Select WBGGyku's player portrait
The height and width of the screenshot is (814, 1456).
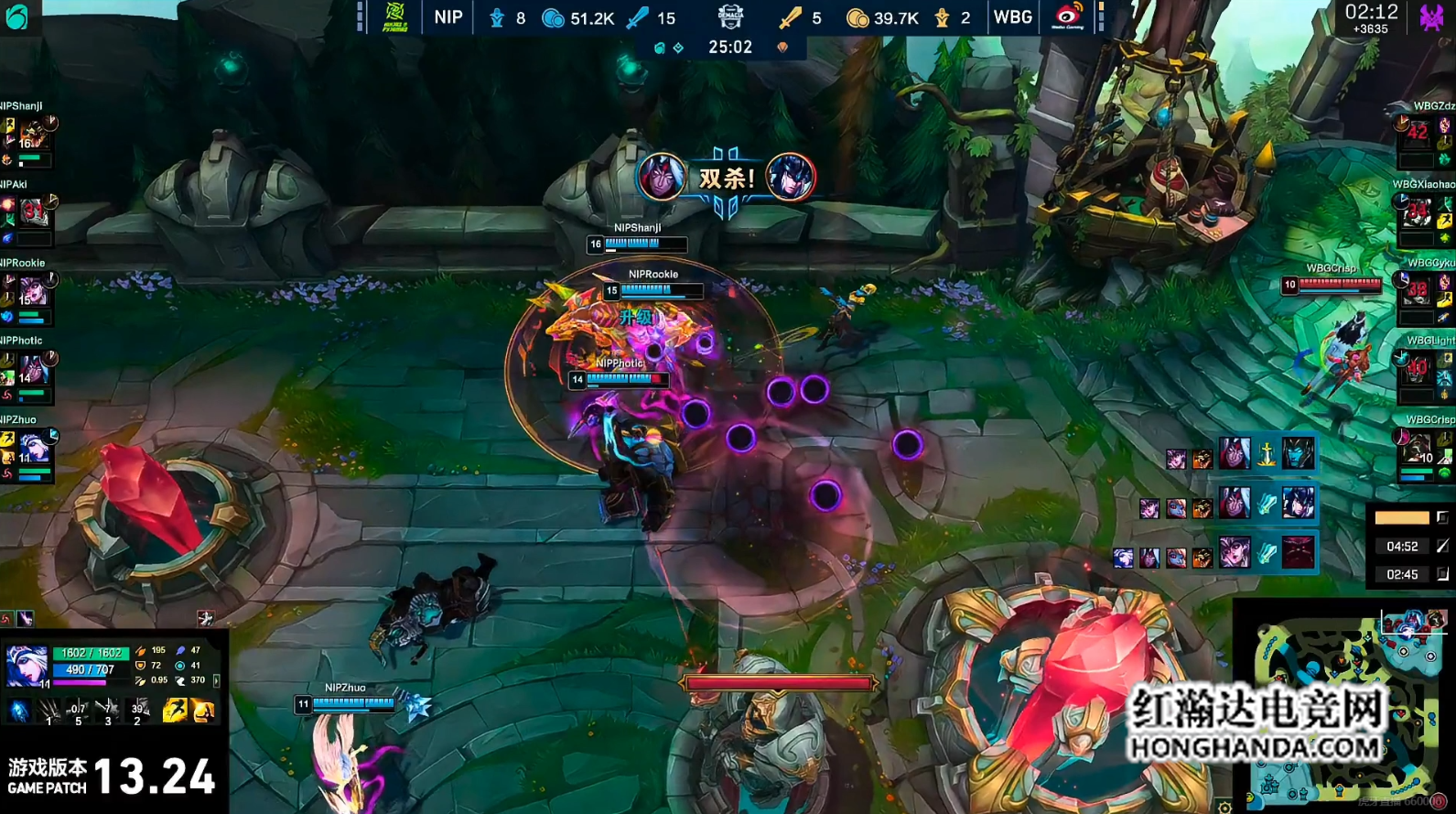click(x=1418, y=291)
